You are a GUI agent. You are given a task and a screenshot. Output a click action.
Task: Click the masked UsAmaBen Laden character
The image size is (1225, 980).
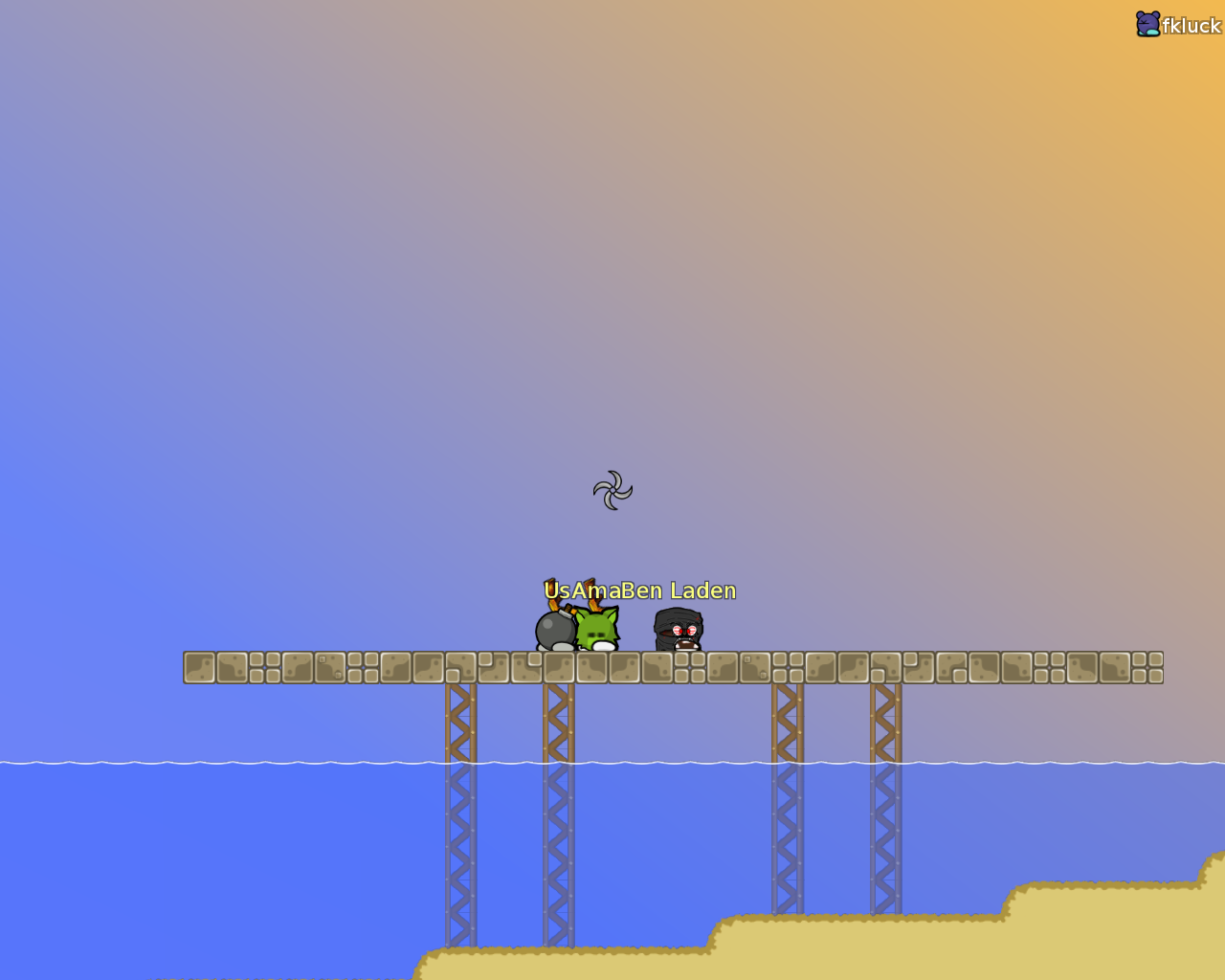678,630
